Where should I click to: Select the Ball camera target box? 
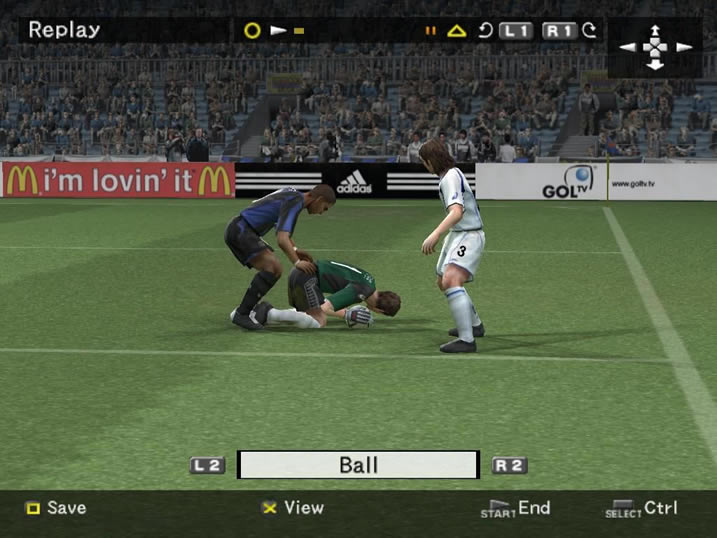(x=358, y=465)
